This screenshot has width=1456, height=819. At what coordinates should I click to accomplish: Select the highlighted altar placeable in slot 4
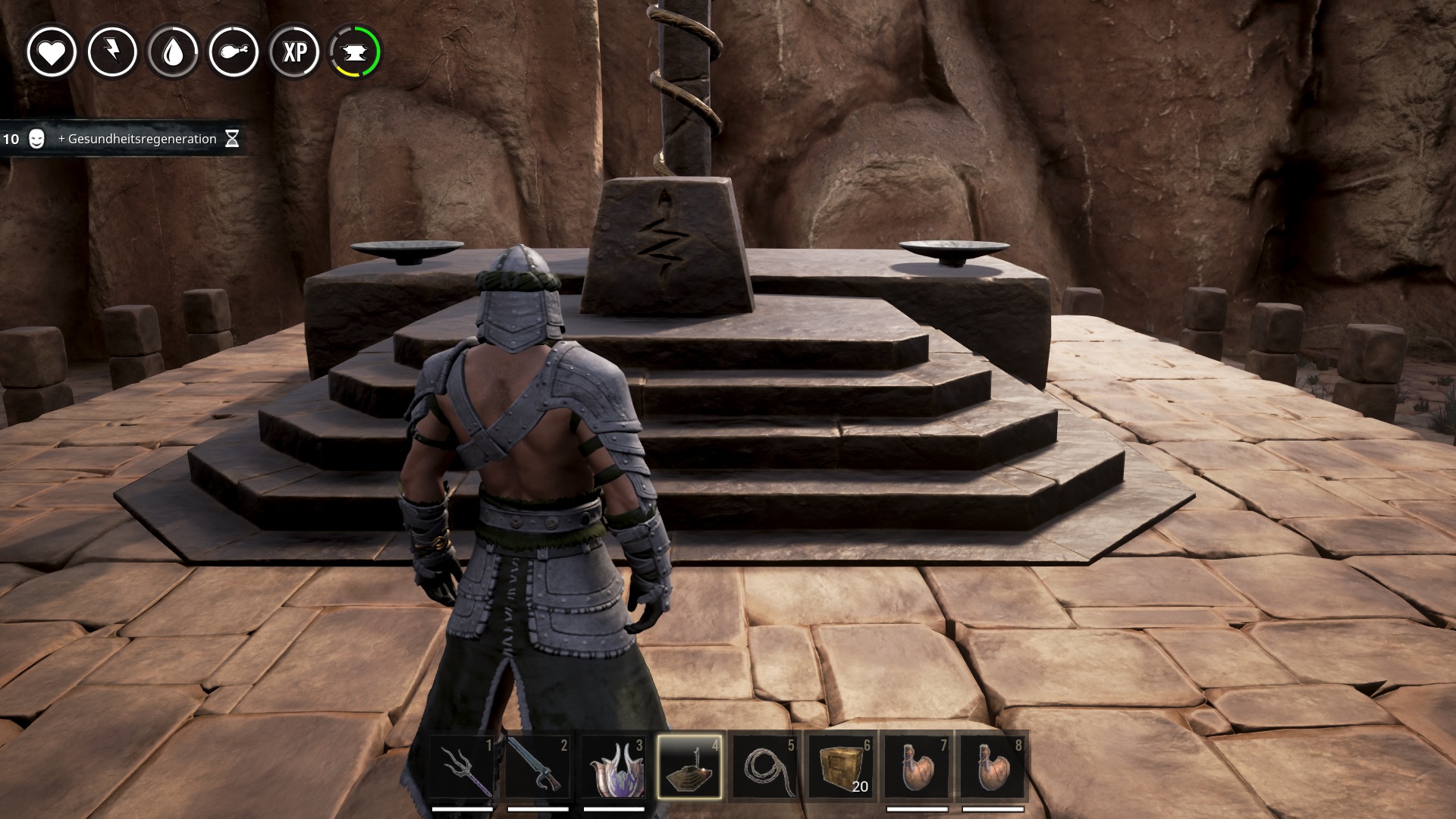tap(689, 766)
